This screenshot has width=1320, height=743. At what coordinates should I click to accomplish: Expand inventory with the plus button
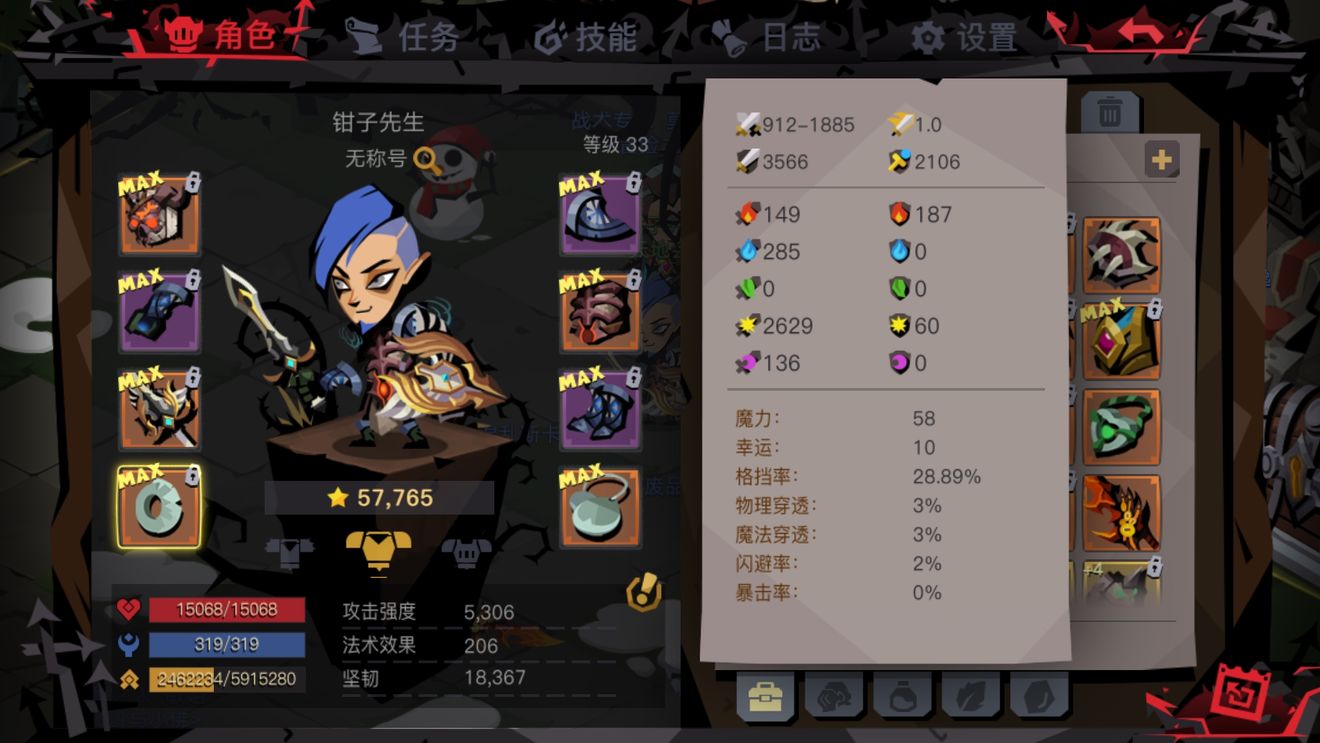click(1161, 158)
